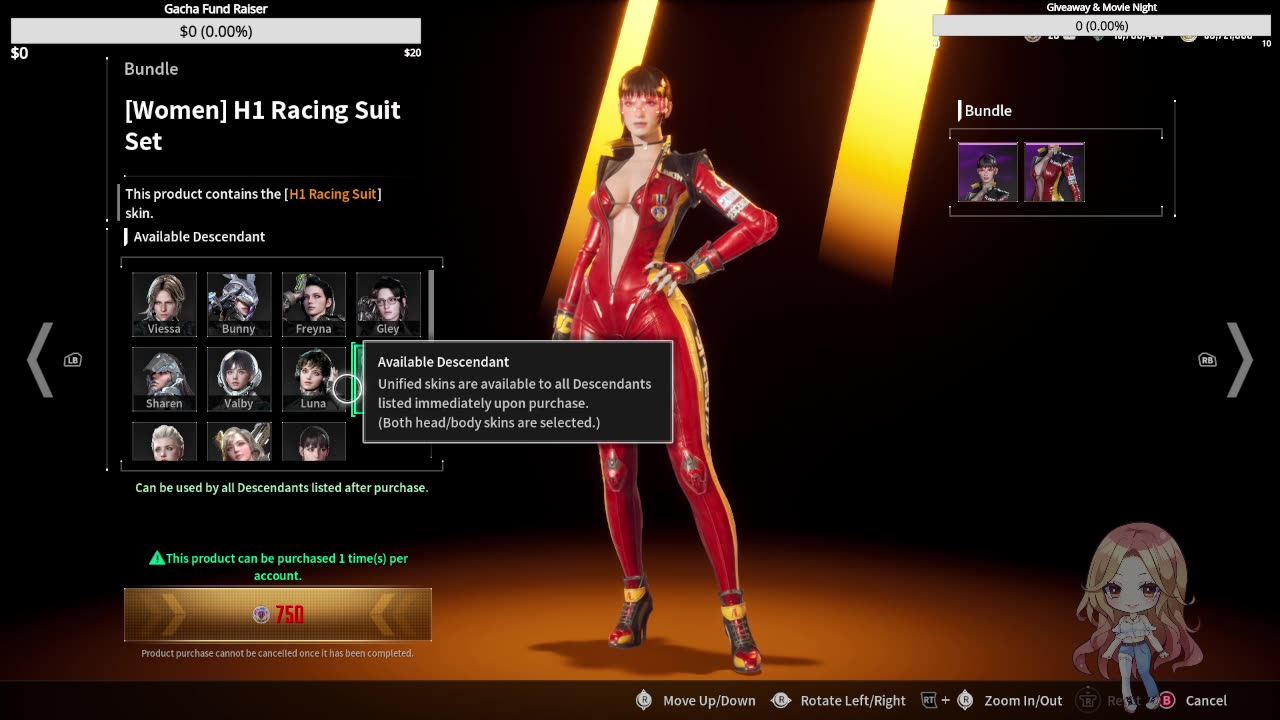The width and height of the screenshot is (1280, 720).
Task: Select Sharen descendant portrait
Action: point(164,379)
